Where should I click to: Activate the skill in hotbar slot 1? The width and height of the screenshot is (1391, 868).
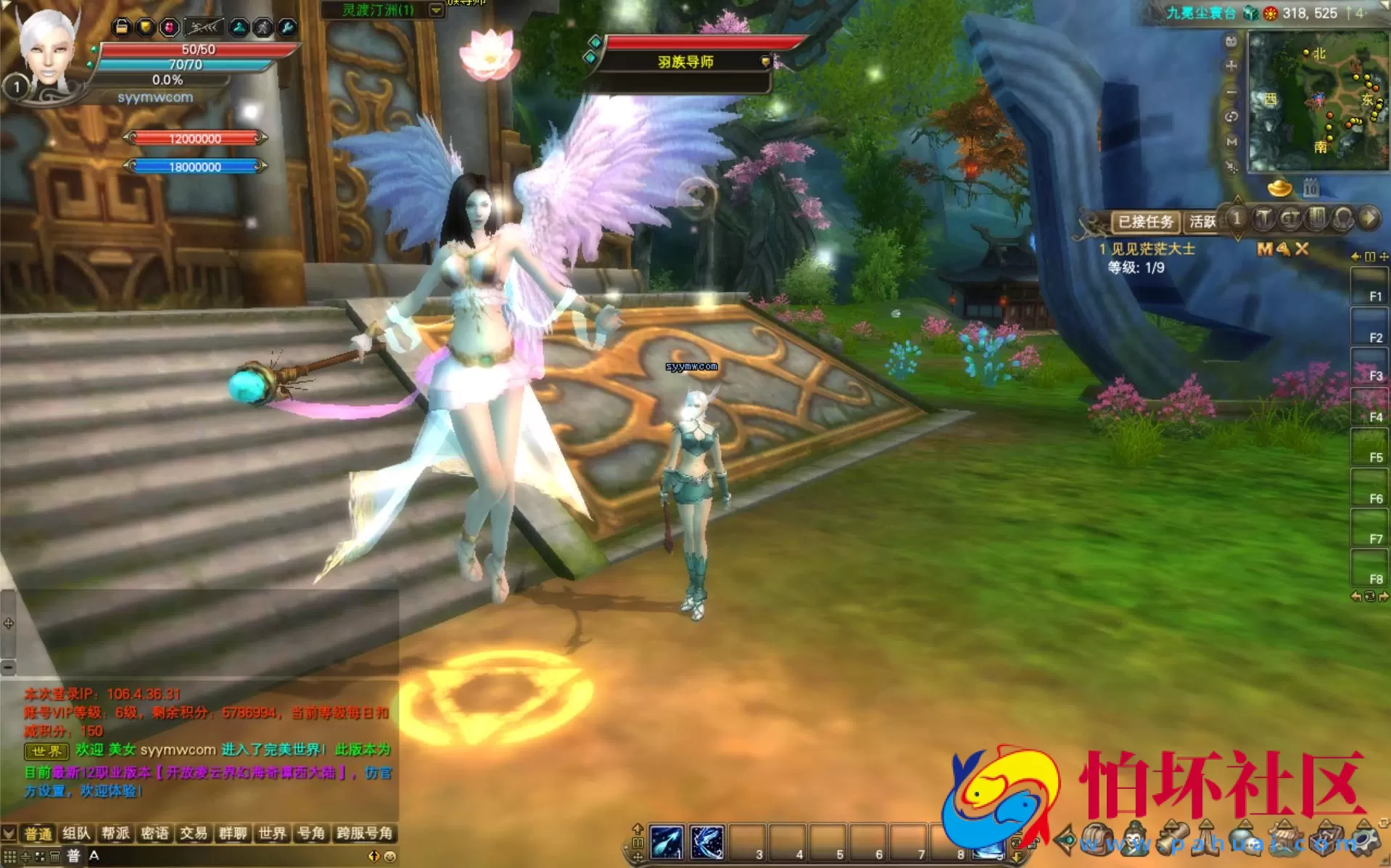[x=666, y=842]
